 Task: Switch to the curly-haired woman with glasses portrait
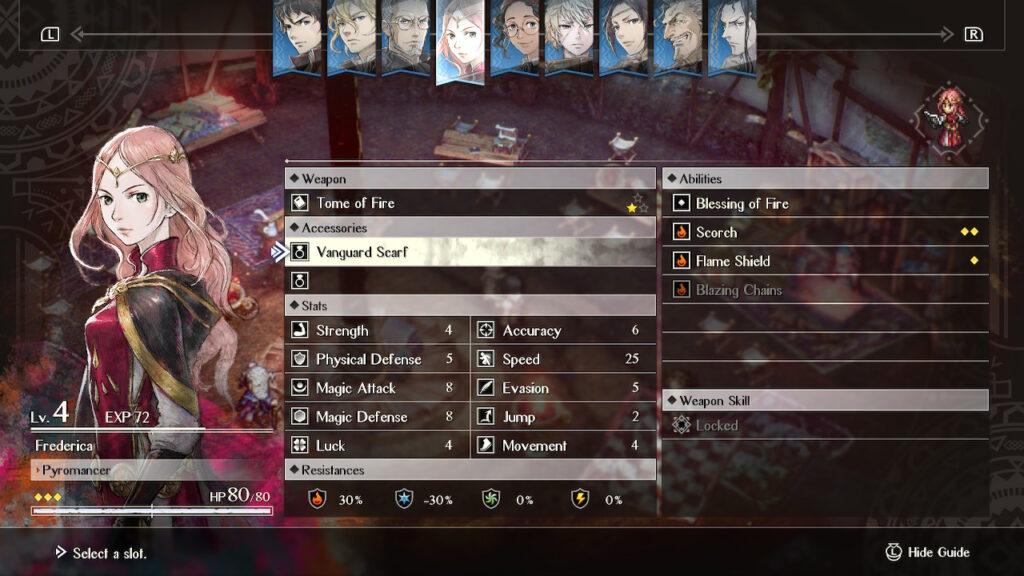[x=515, y=35]
